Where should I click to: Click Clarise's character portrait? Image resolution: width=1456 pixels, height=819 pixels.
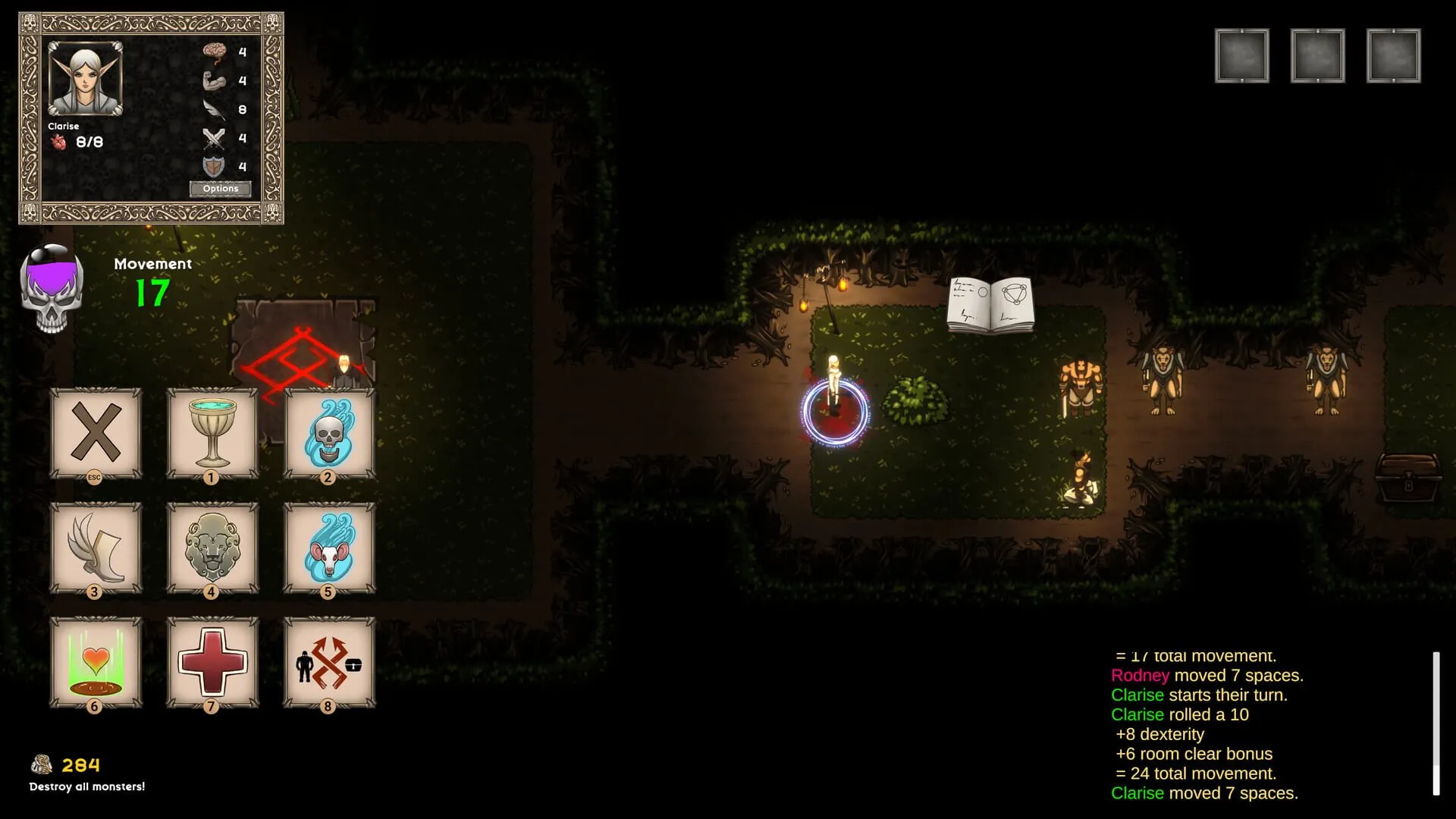[85, 79]
